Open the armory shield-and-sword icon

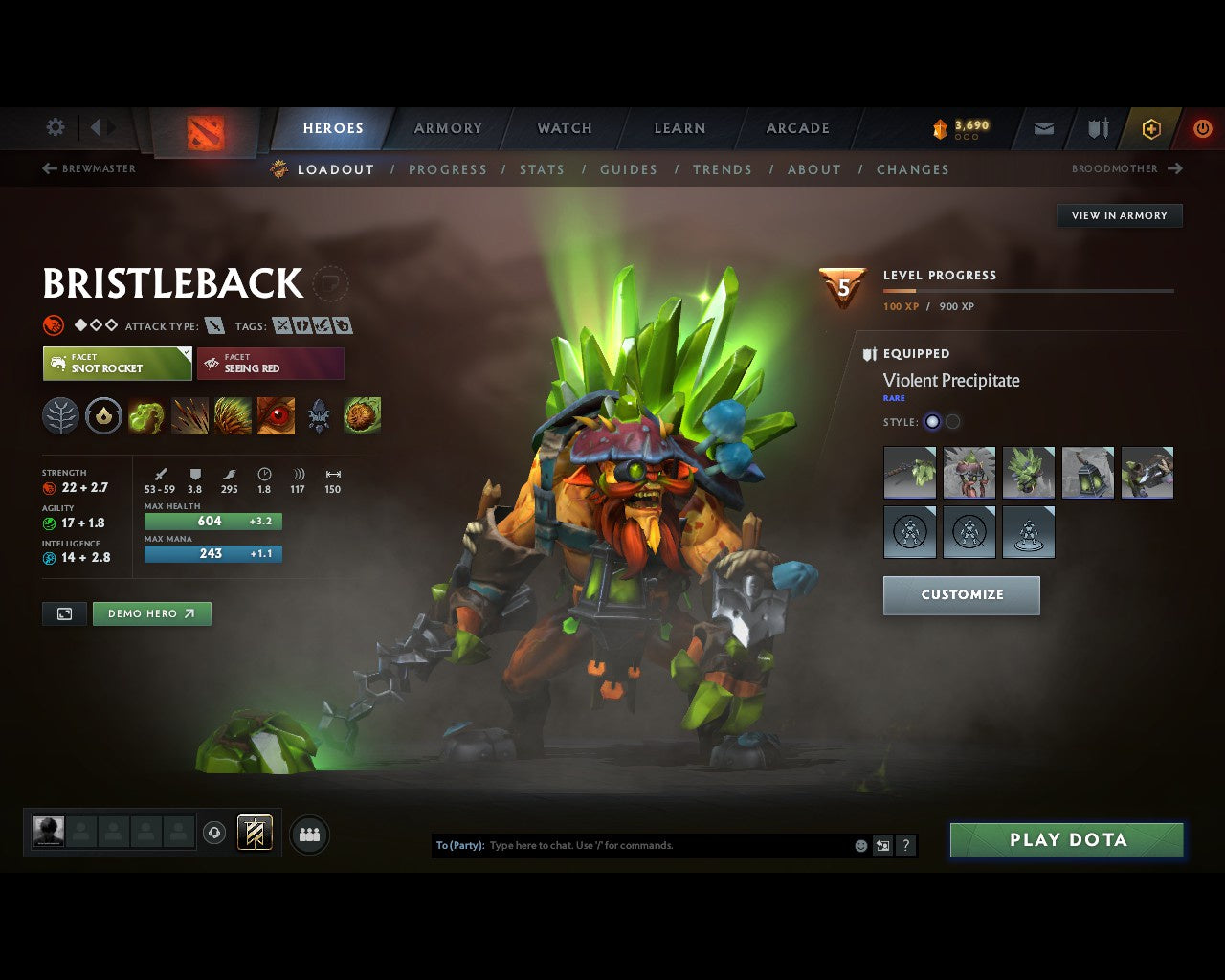click(x=1097, y=128)
